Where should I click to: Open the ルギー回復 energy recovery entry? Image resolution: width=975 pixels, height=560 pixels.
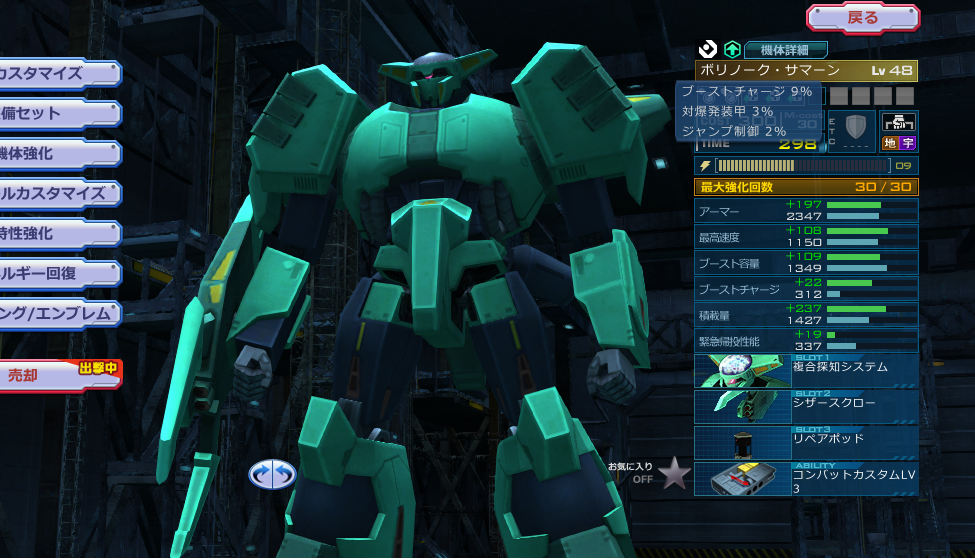(x=57, y=273)
